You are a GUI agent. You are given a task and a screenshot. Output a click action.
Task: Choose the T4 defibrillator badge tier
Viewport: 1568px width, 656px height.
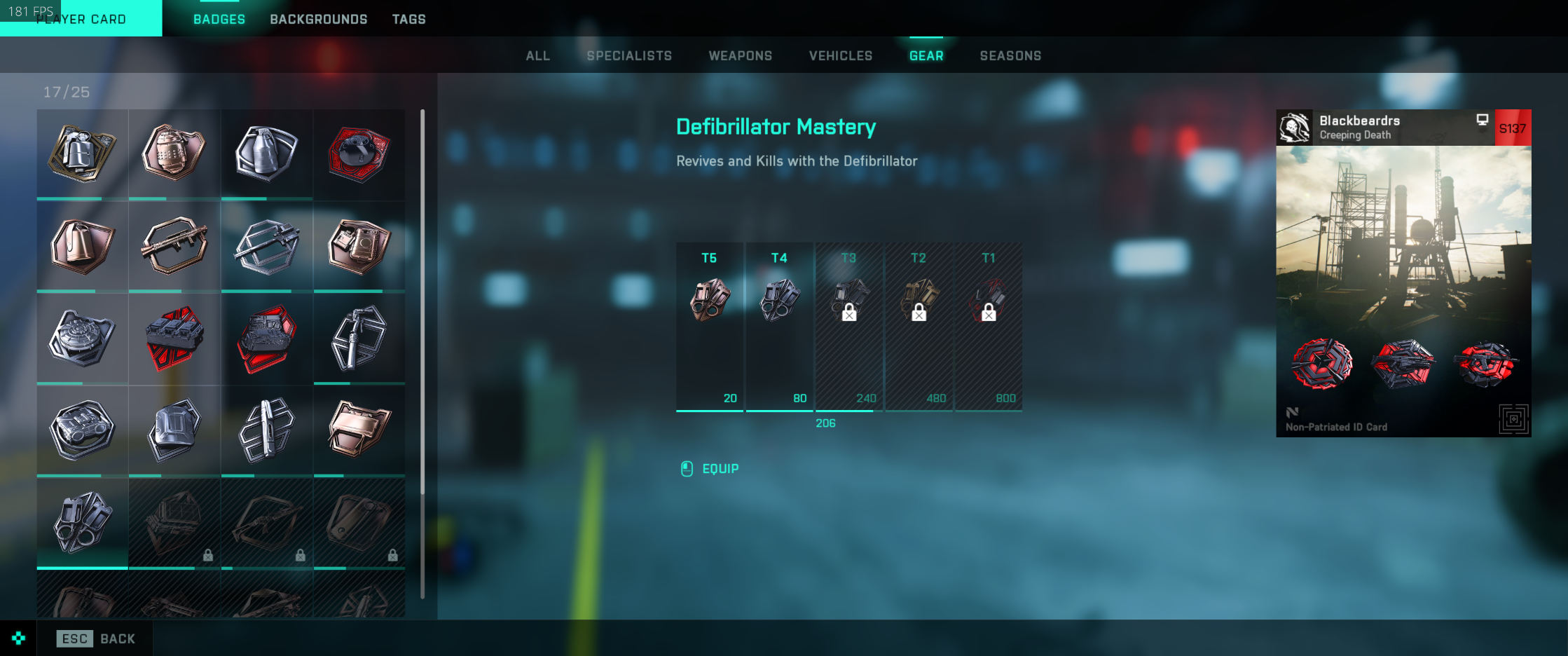pyautogui.click(x=779, y=326)
